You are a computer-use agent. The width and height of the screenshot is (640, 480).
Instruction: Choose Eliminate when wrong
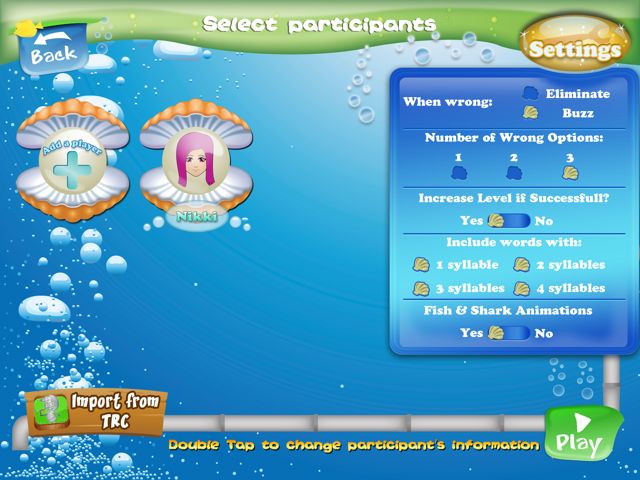click(530, 93)
